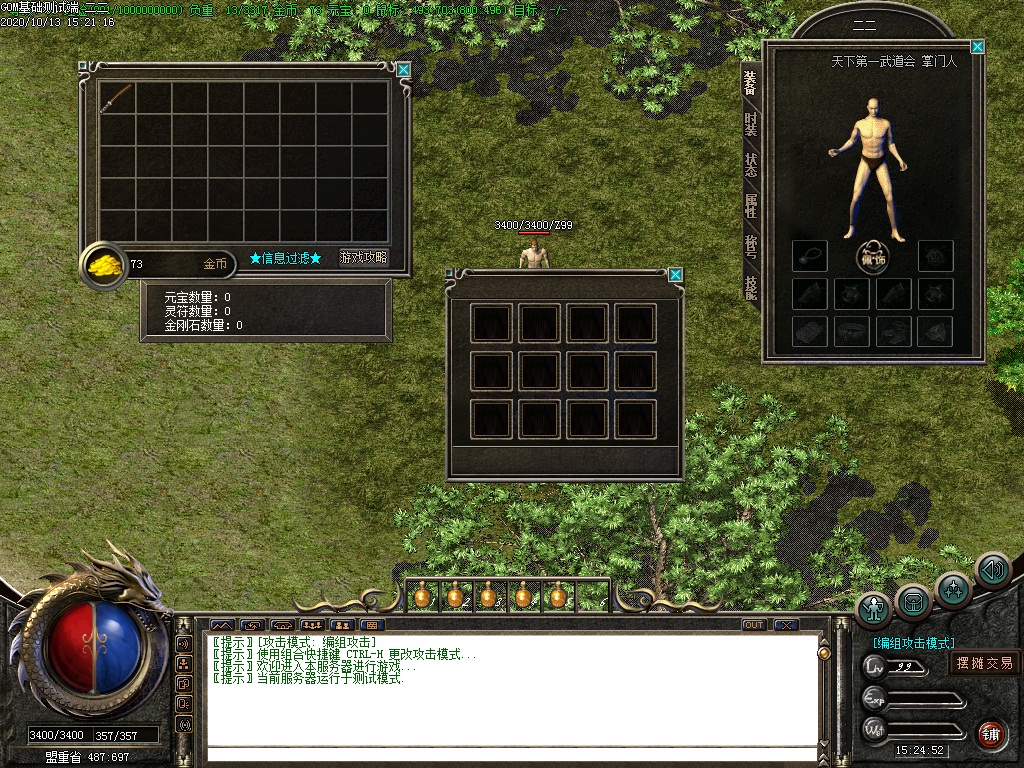The height and width of the screenshot is (768, 1024).
Task: Click the gold coin pile icon
Action: 103,265
